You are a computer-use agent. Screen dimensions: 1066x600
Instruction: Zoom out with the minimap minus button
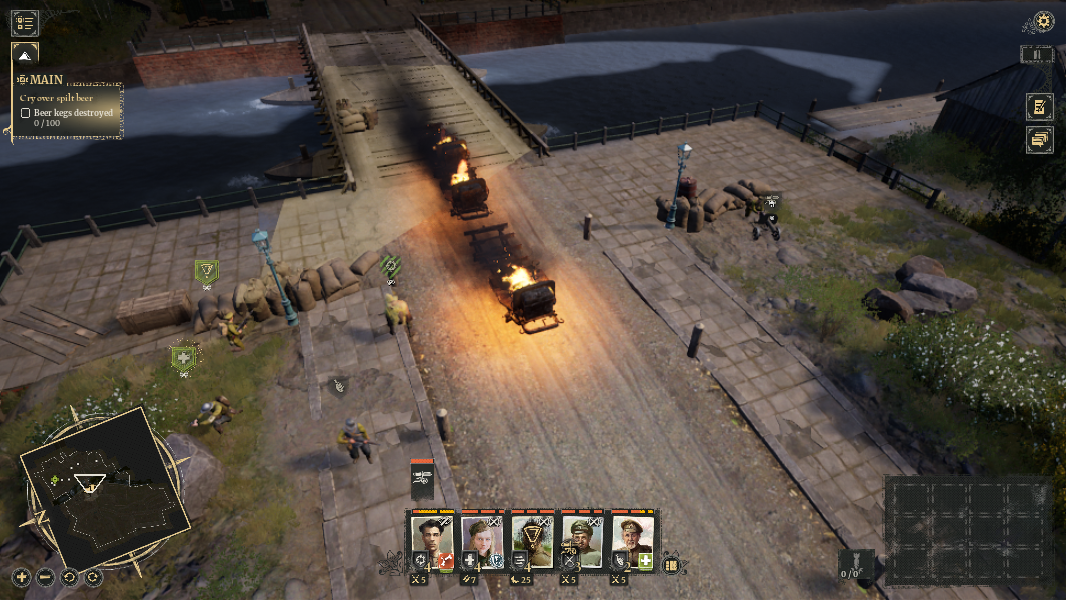click(x=45, y=577)
